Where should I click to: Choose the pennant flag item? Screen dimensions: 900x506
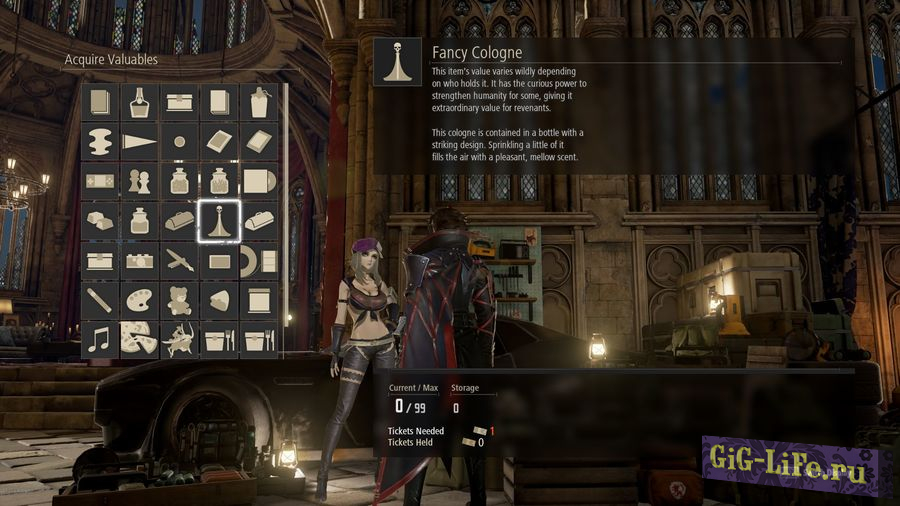pos(140,141)
